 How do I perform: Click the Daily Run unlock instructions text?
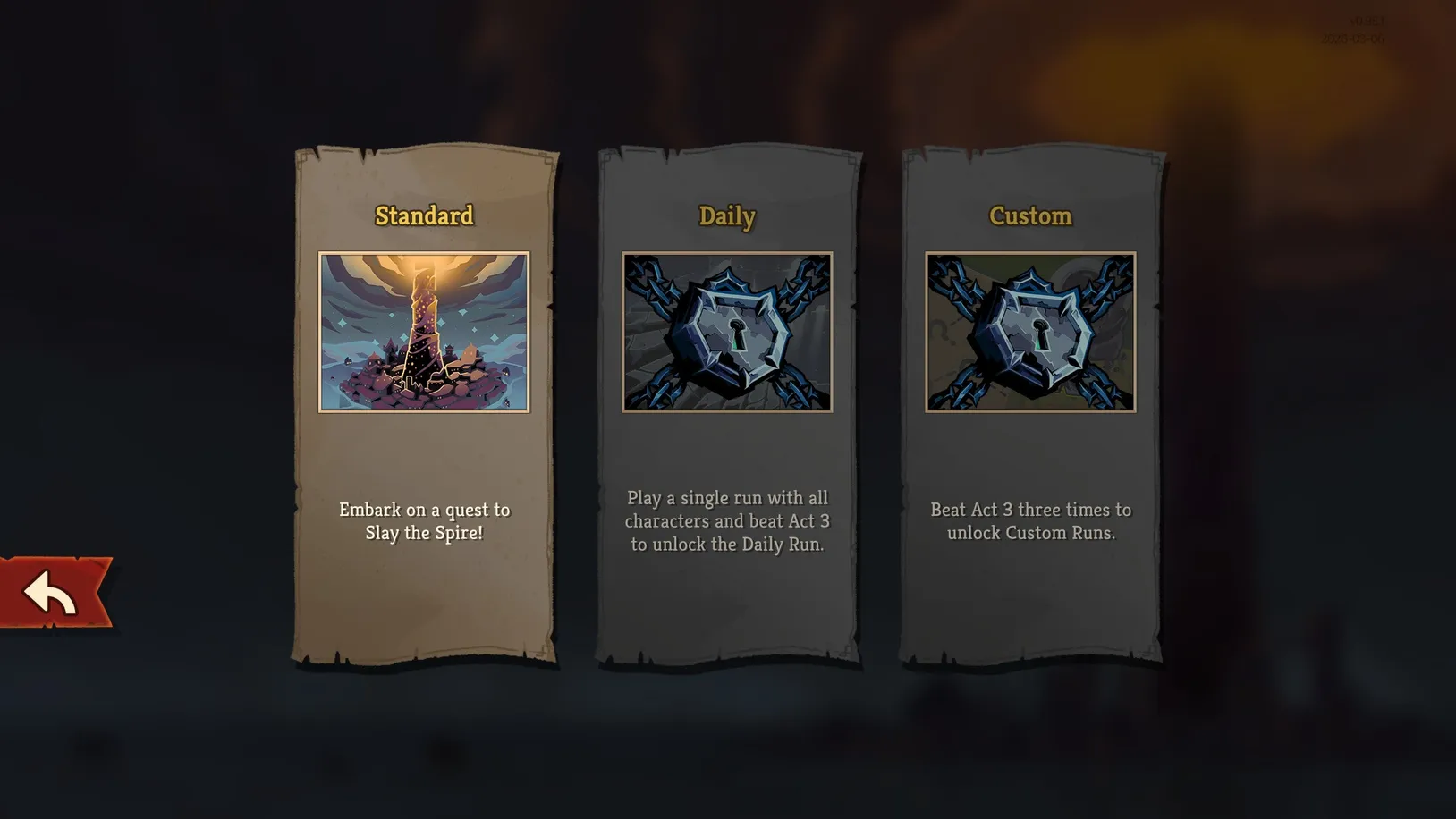coord(726,520)
